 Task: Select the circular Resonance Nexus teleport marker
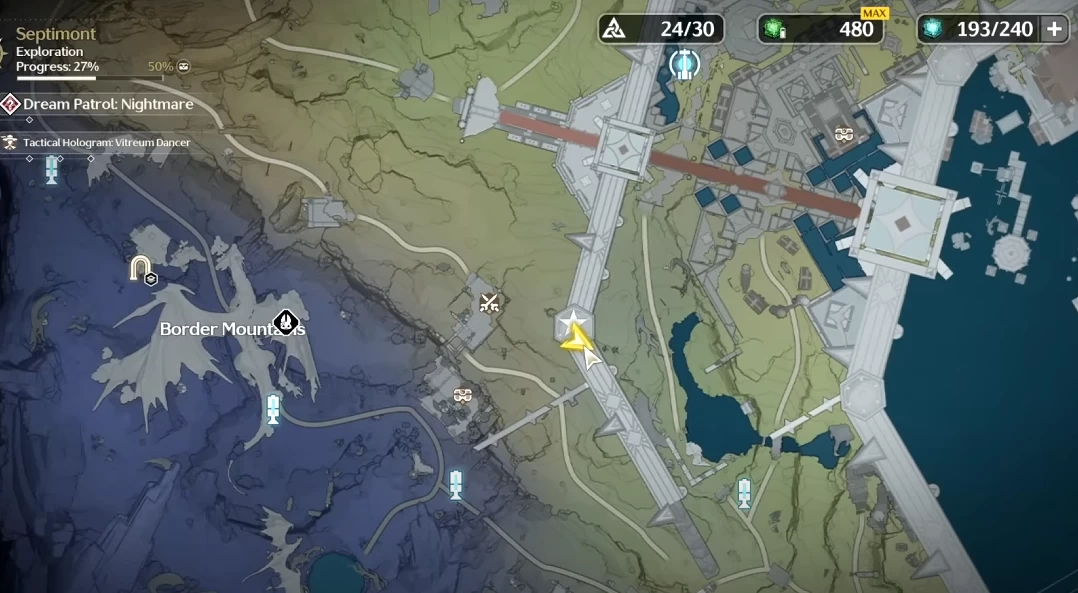coord(684,64)
